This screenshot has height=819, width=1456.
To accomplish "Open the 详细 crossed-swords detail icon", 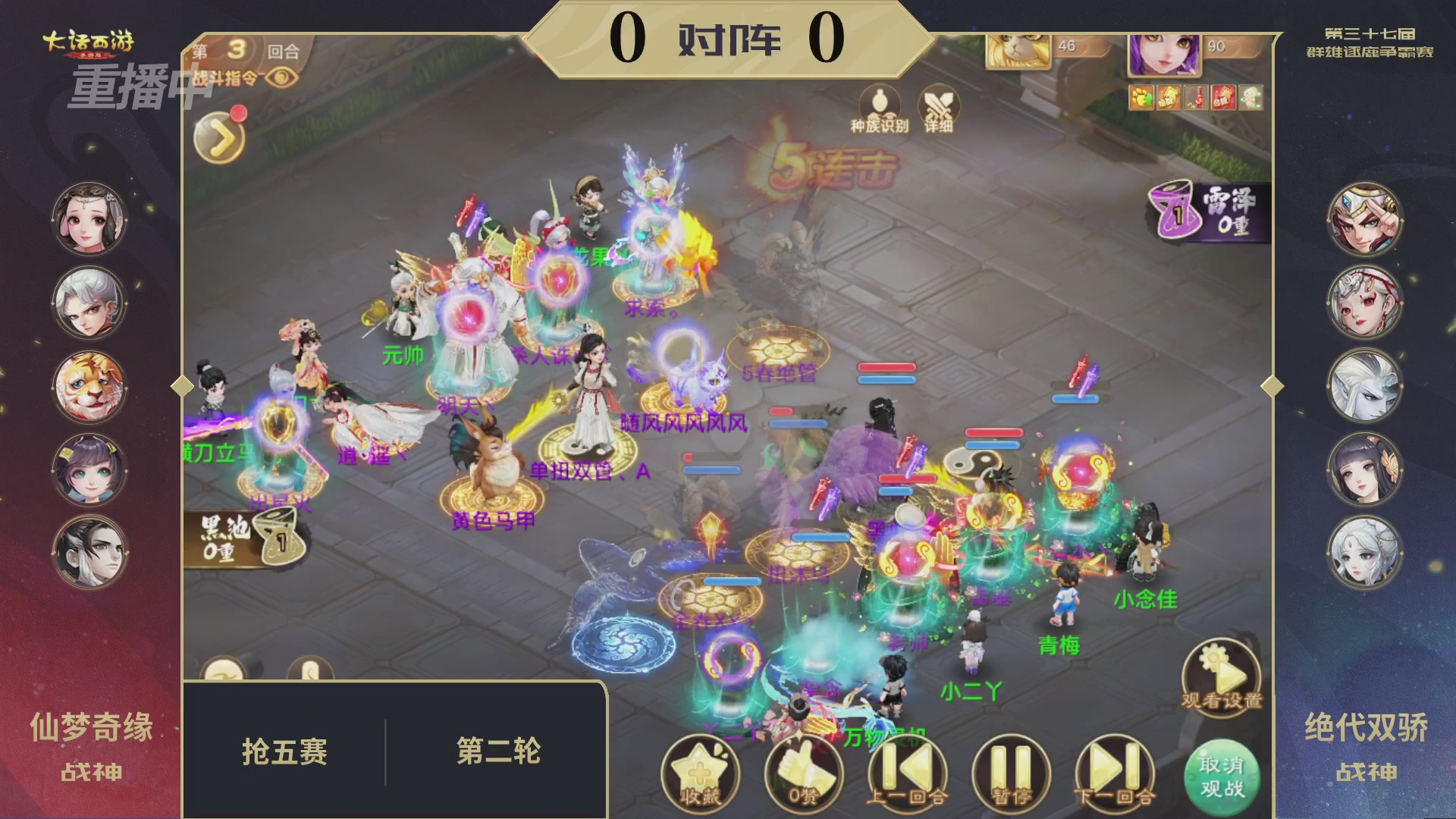I will click(x=938, y=107).
